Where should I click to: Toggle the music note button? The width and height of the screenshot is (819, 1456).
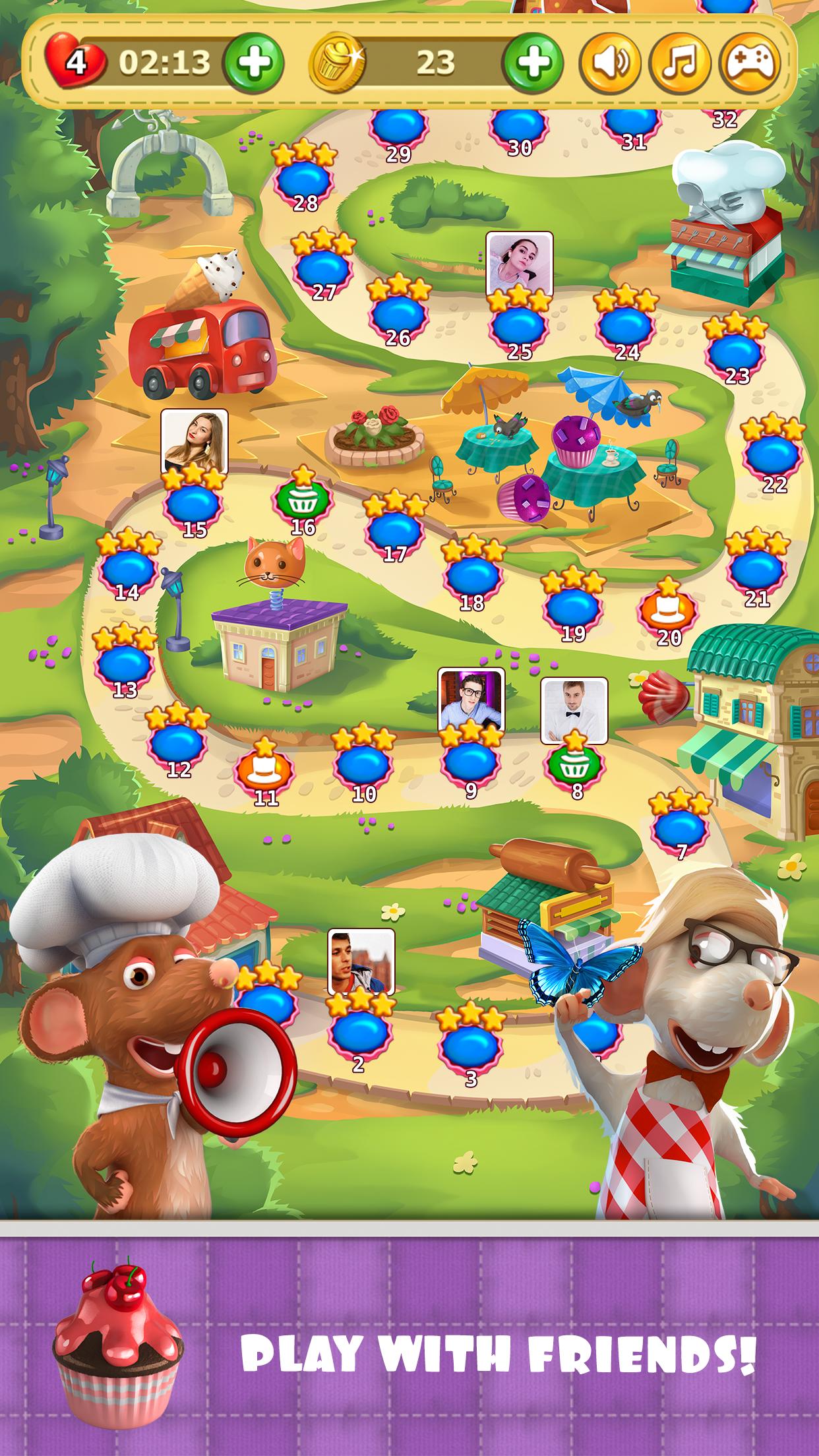680,63
